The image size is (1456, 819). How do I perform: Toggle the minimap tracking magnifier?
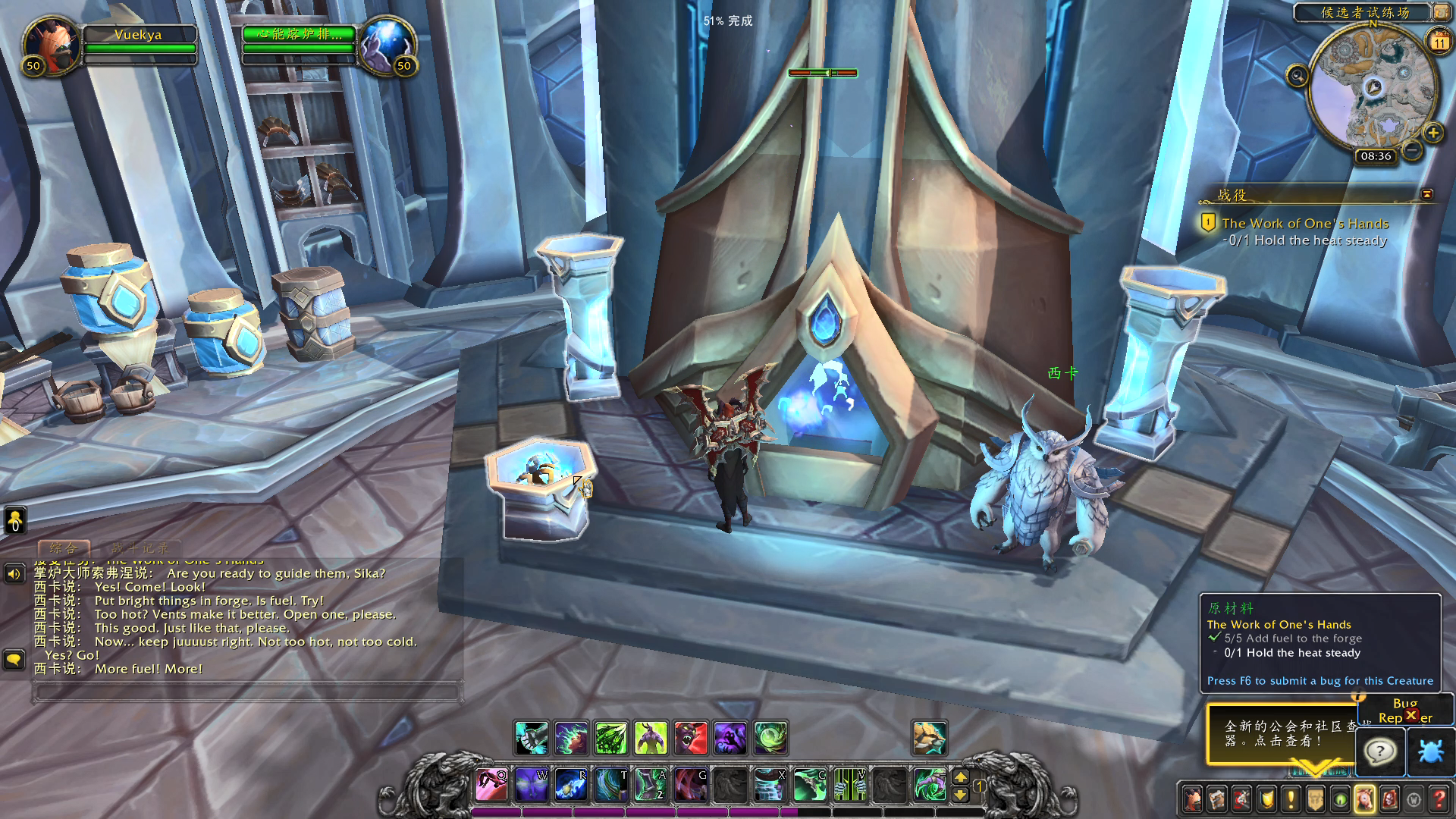(x=1298, y=76)
